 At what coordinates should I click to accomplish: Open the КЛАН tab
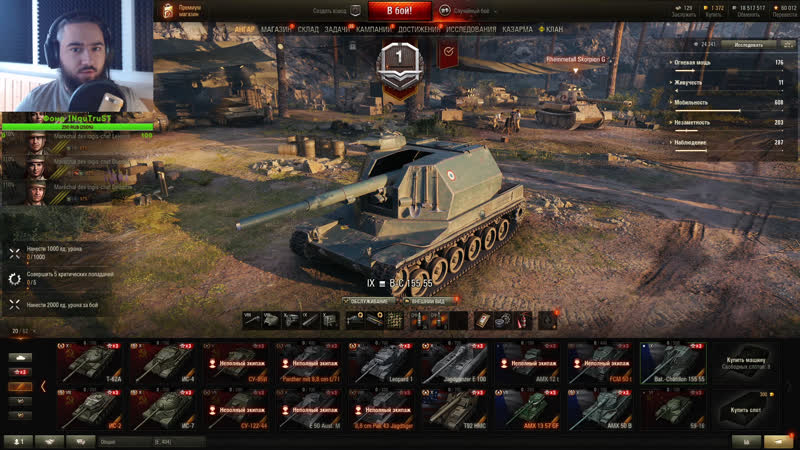pyautogui.click(x=553, y=30)
